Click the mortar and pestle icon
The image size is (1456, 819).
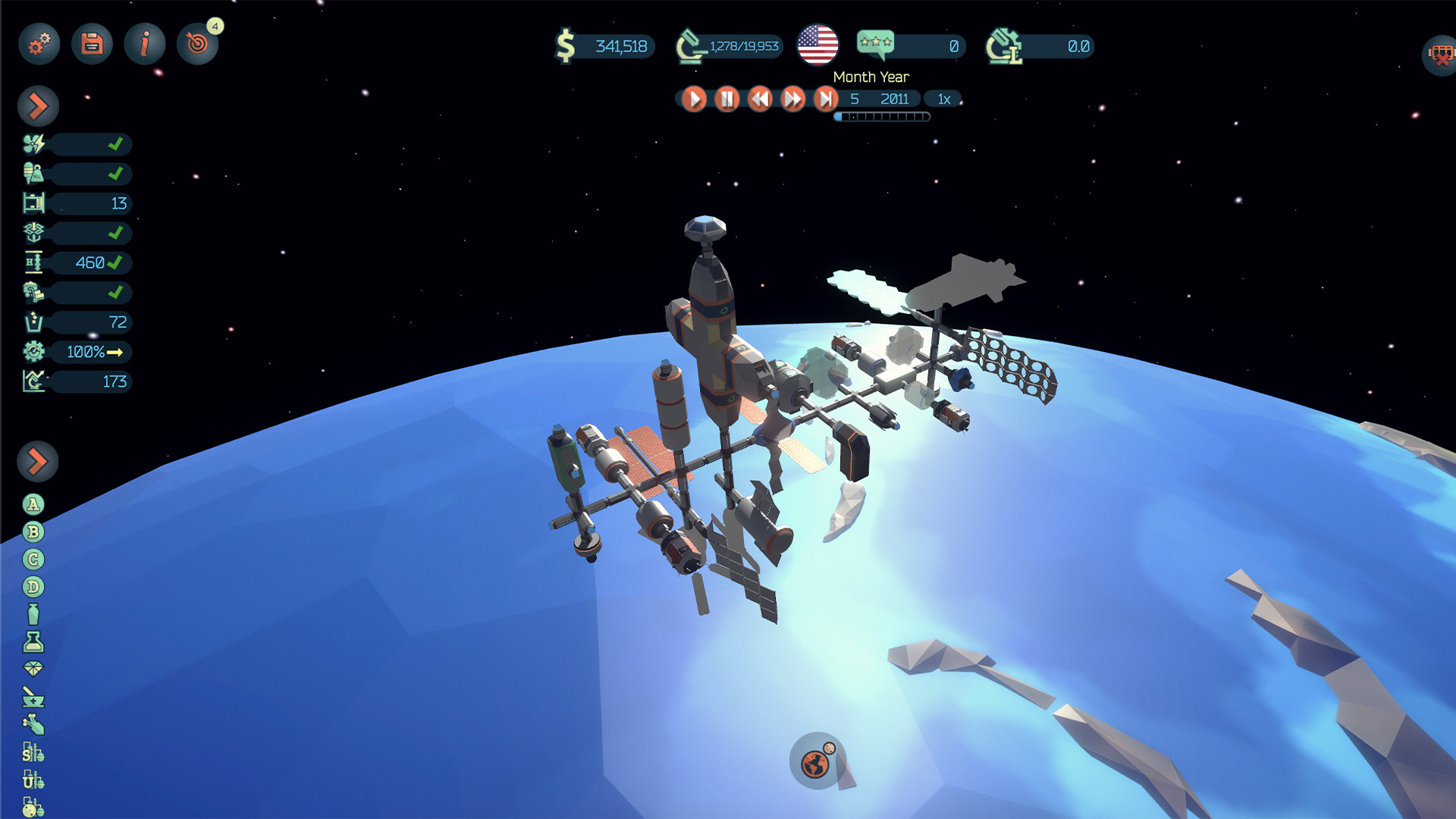33,697
